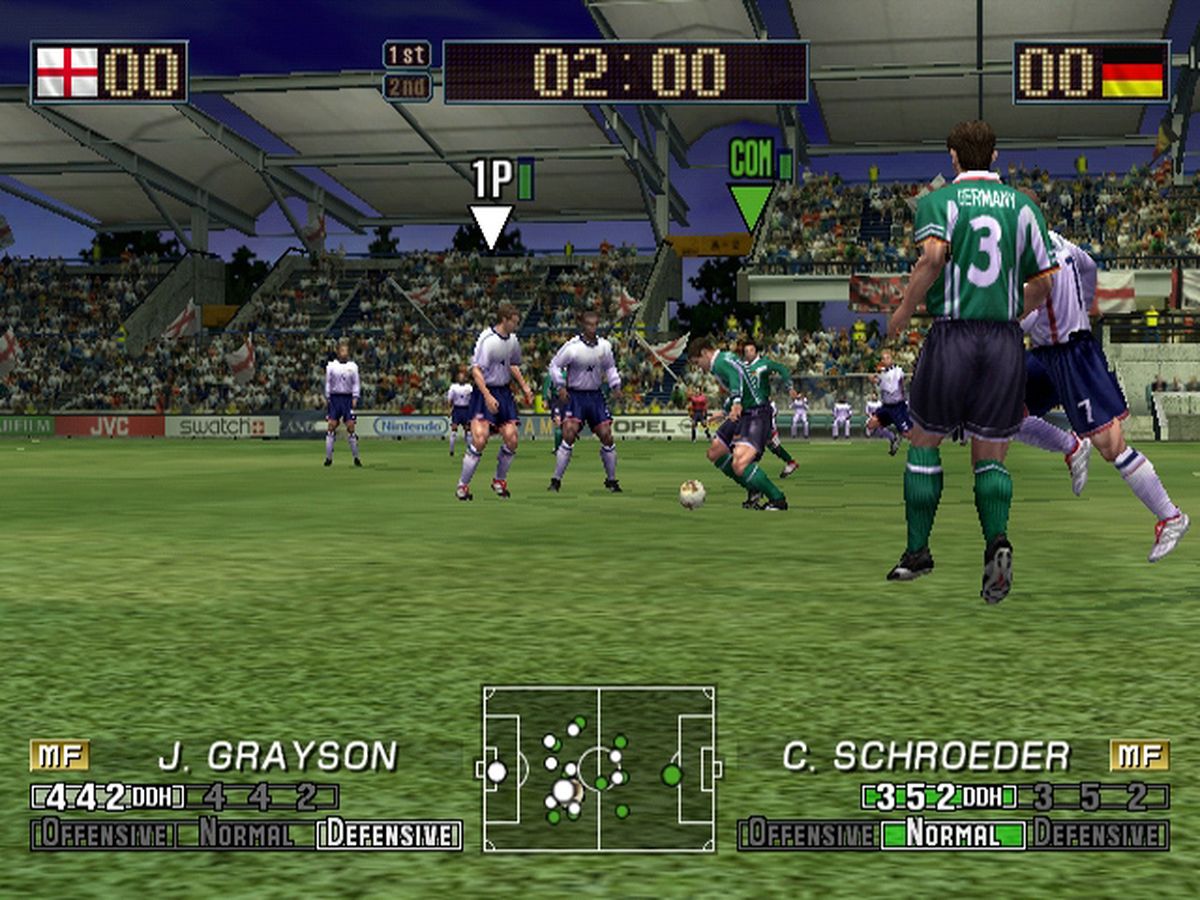Switch to the greyed 4 4 2 formation
The width and height of the screenshot is (1200, 900).
click(260, 797)
